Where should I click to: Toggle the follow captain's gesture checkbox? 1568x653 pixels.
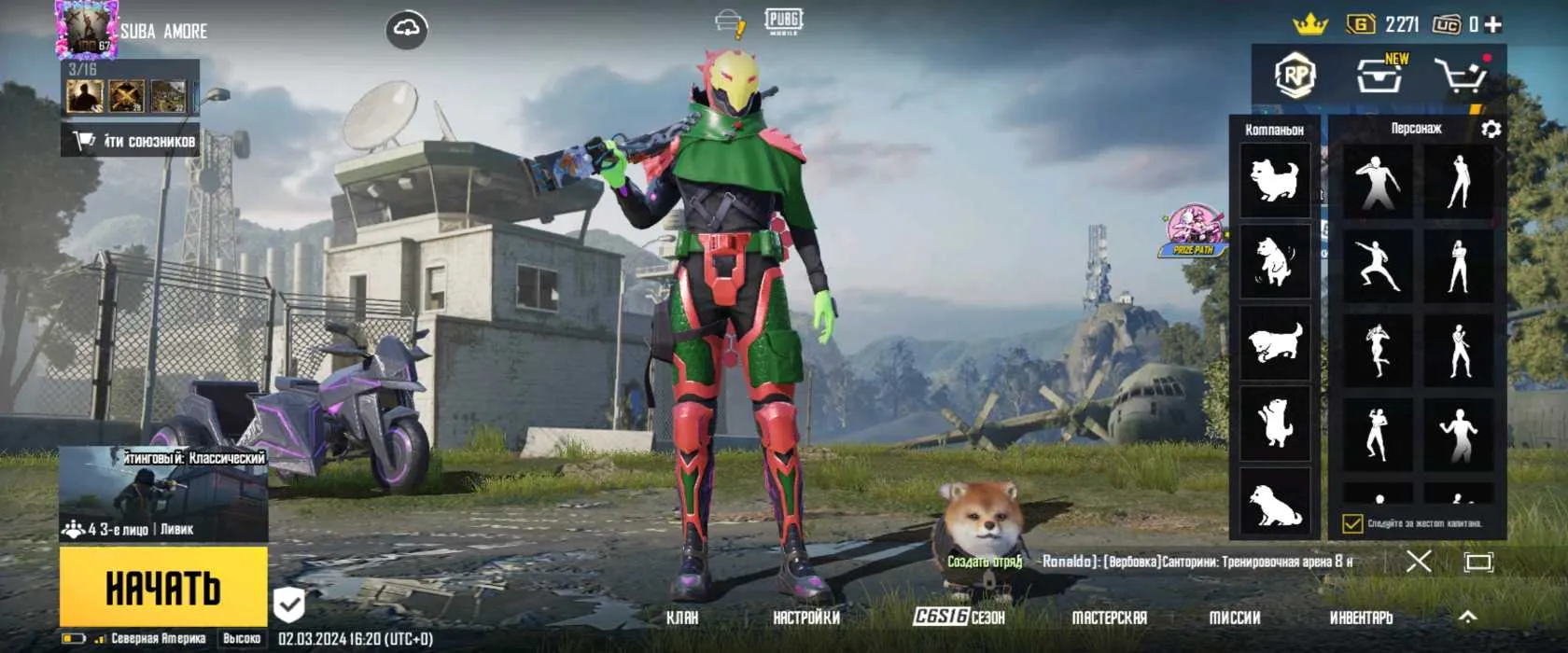(x=1352, y=523)
